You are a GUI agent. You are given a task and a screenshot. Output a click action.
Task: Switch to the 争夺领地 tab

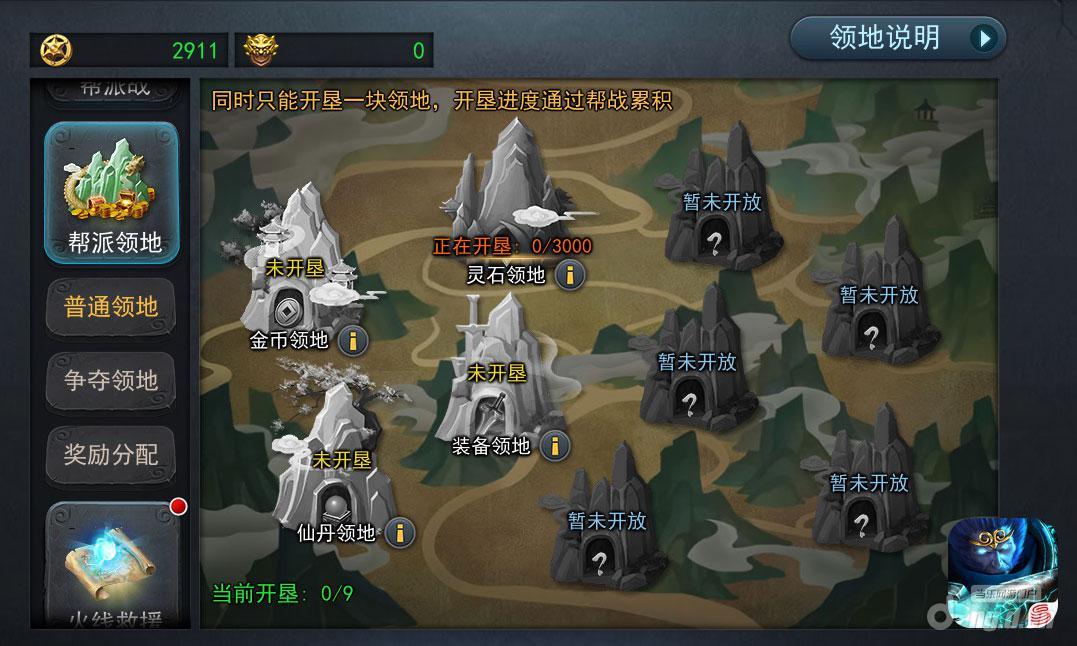click(112, 381)
